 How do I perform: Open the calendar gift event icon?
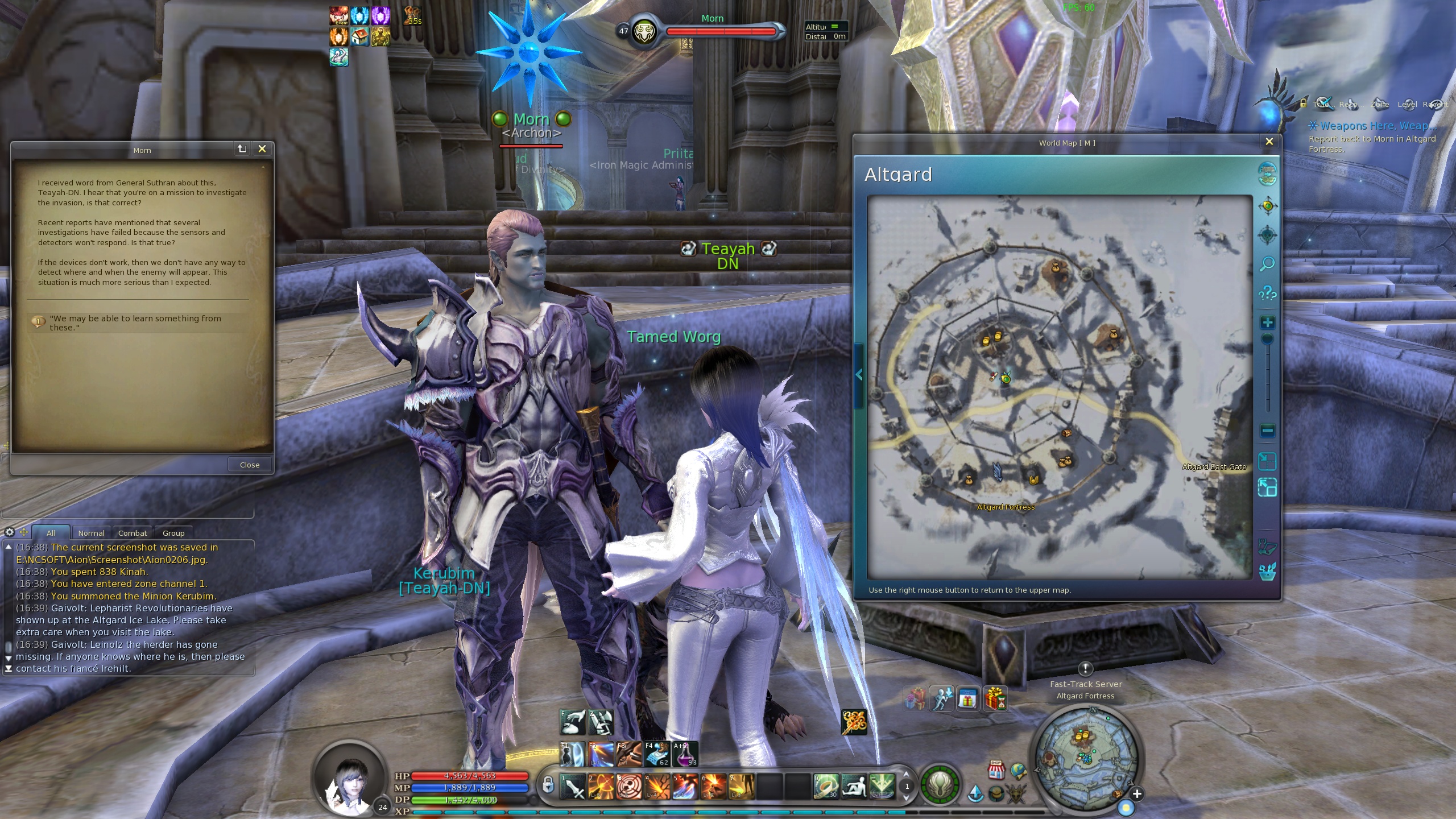967,699
